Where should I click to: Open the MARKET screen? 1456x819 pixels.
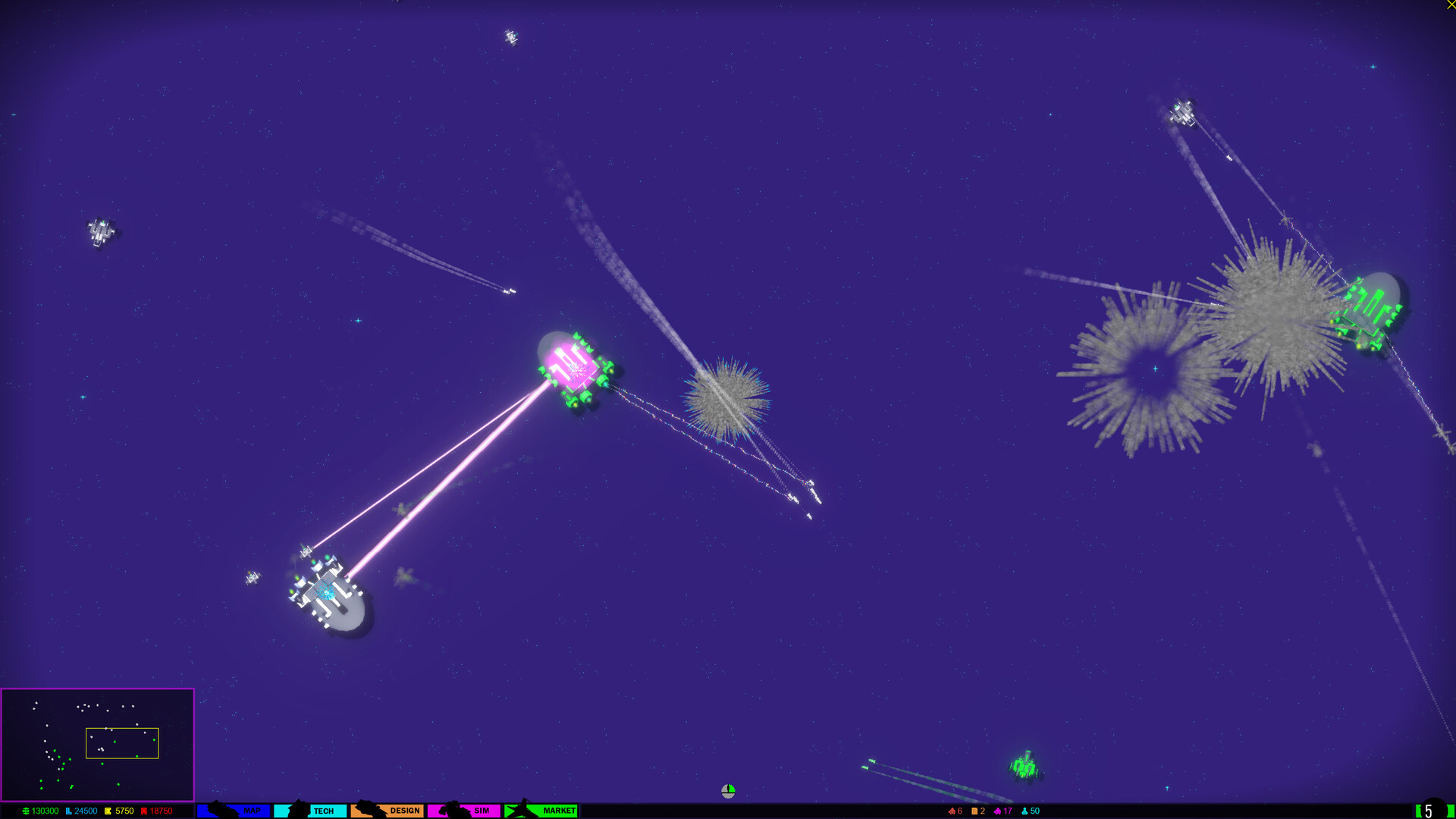pyautogui.click(x=559, y=811)
